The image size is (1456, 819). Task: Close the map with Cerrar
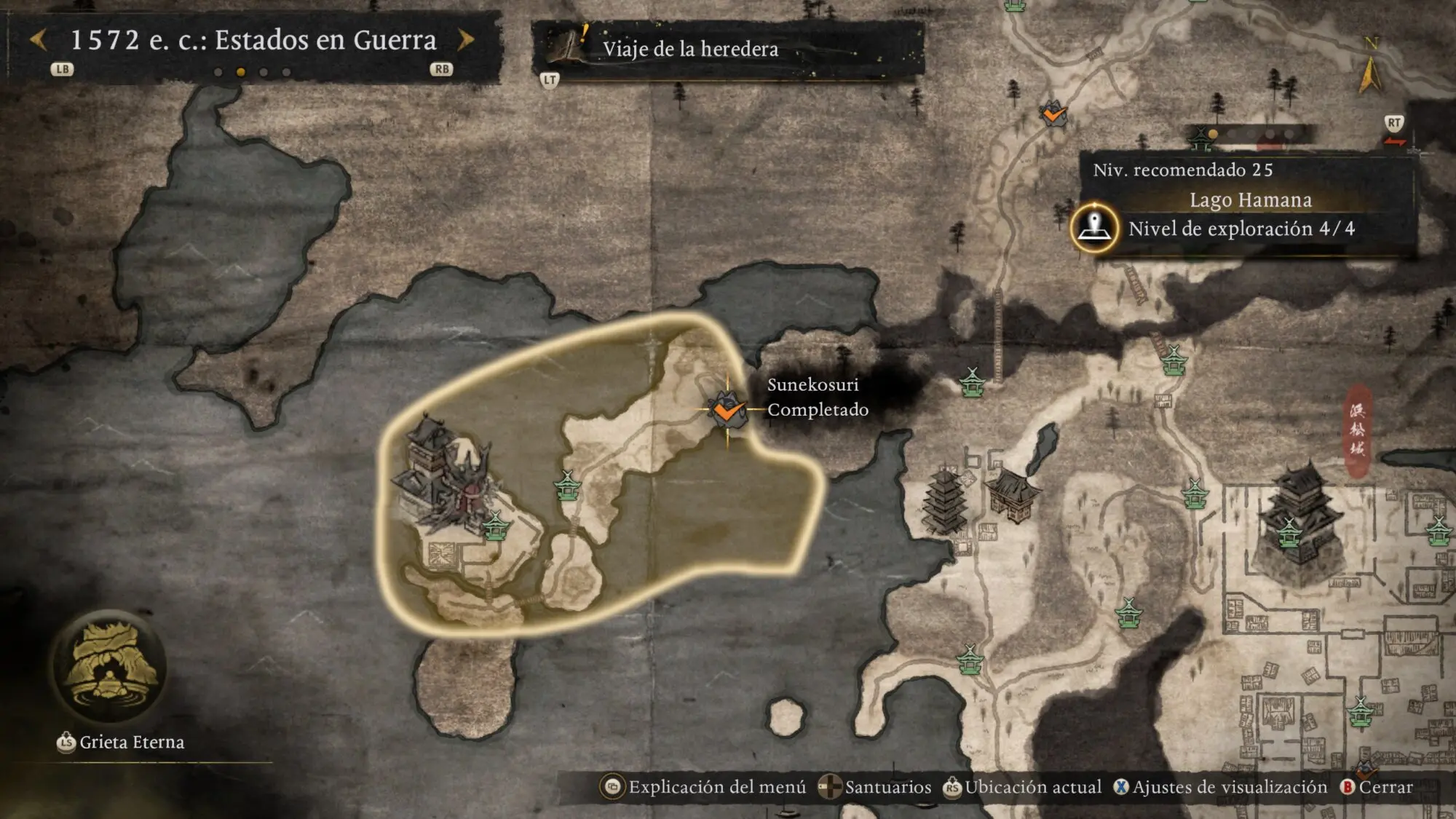tap(1377, 787)
